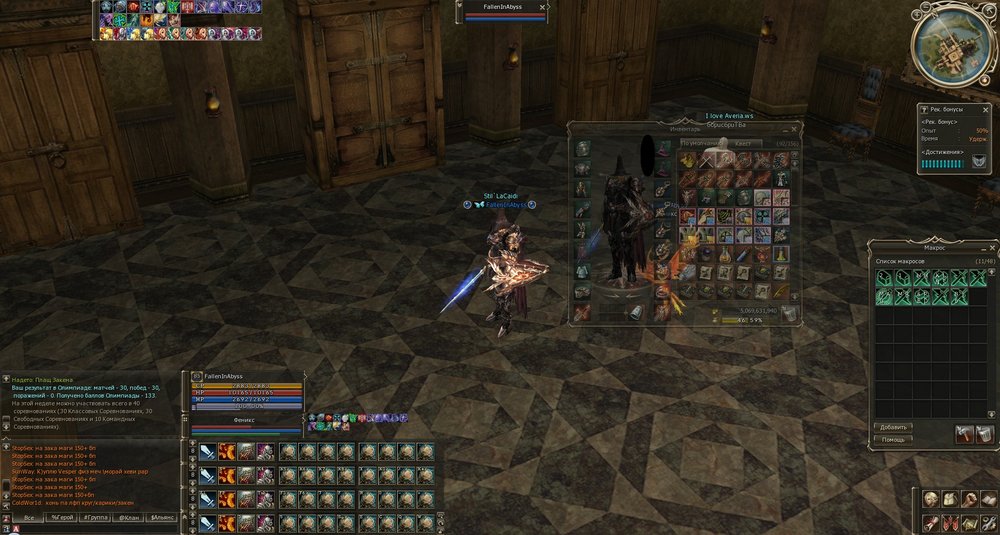Select the Все chat tab
The width and height of the screenshot is (1000, 535).
tap(28, 518)
